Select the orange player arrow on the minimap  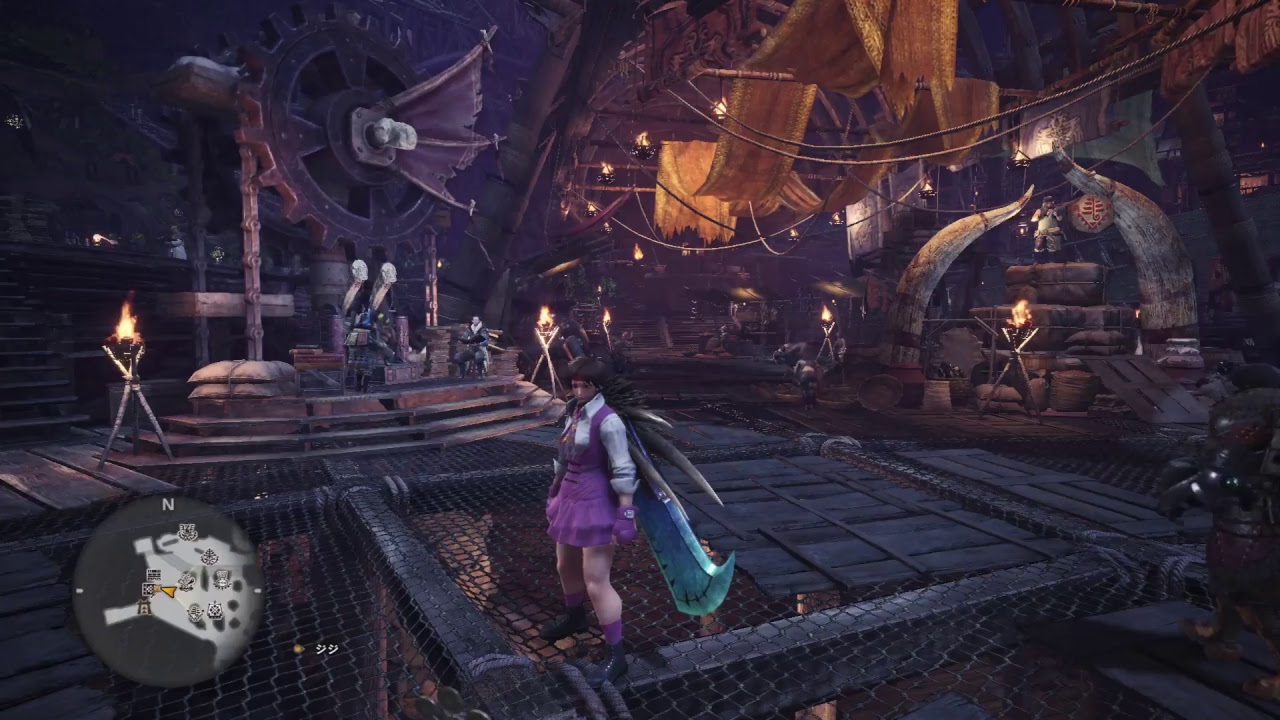click(x=170, y=591)
